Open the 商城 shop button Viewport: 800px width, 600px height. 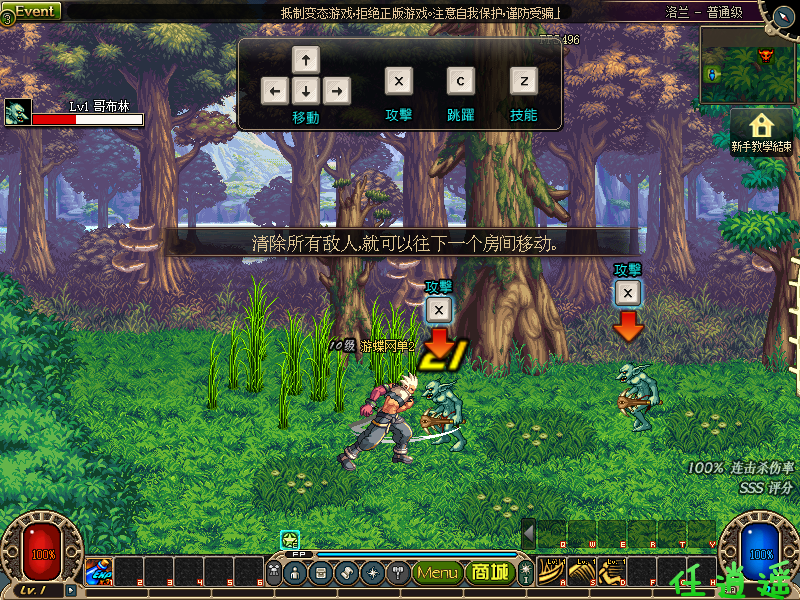coord(491,573)
